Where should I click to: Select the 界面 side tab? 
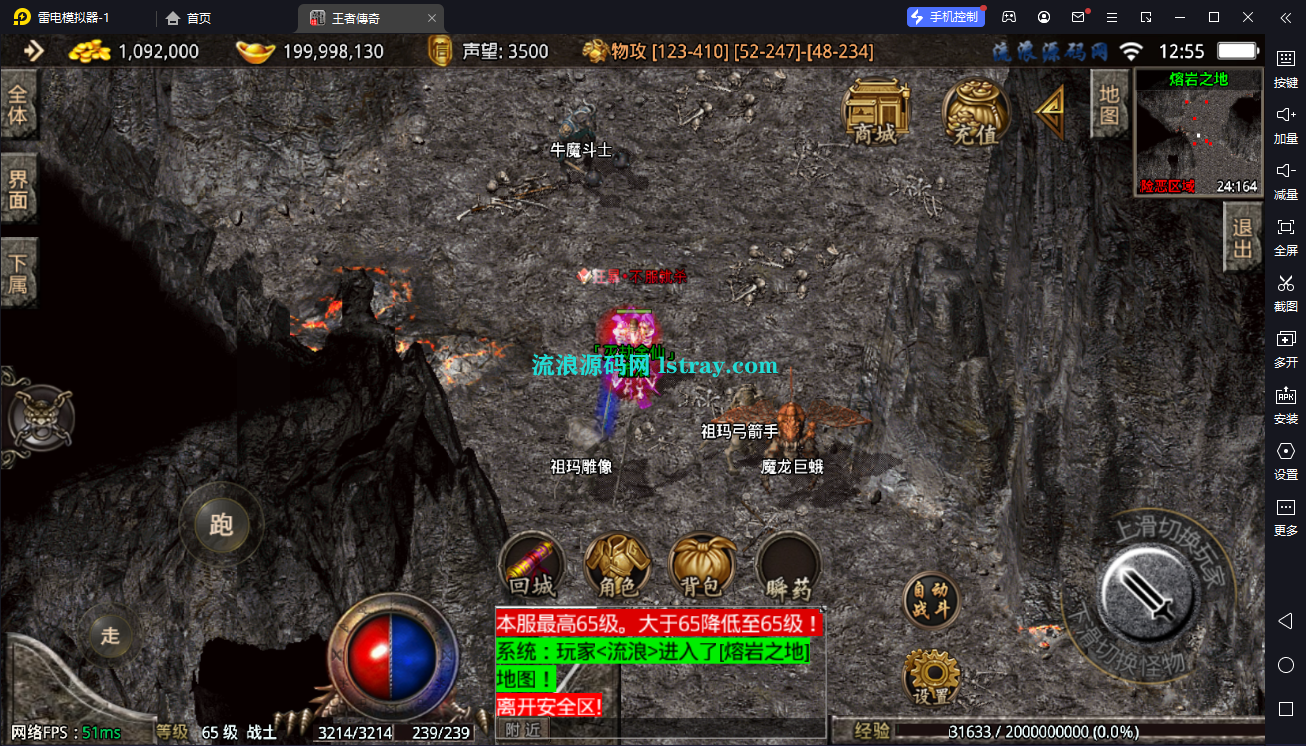pyautogui.click(x=19, y=190)
